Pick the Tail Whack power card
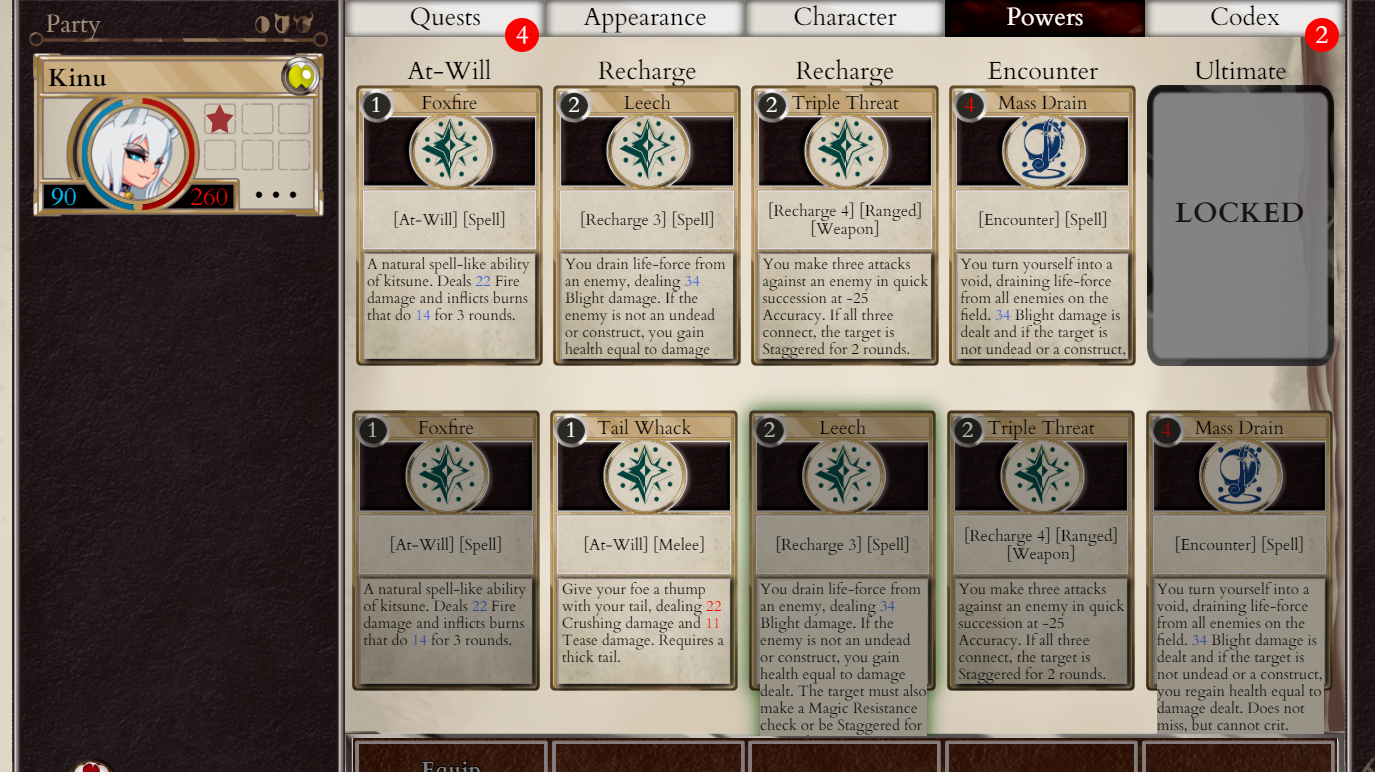Image resolution: width=1375 pixels, height=772 pixels. [x=644, y=550]
